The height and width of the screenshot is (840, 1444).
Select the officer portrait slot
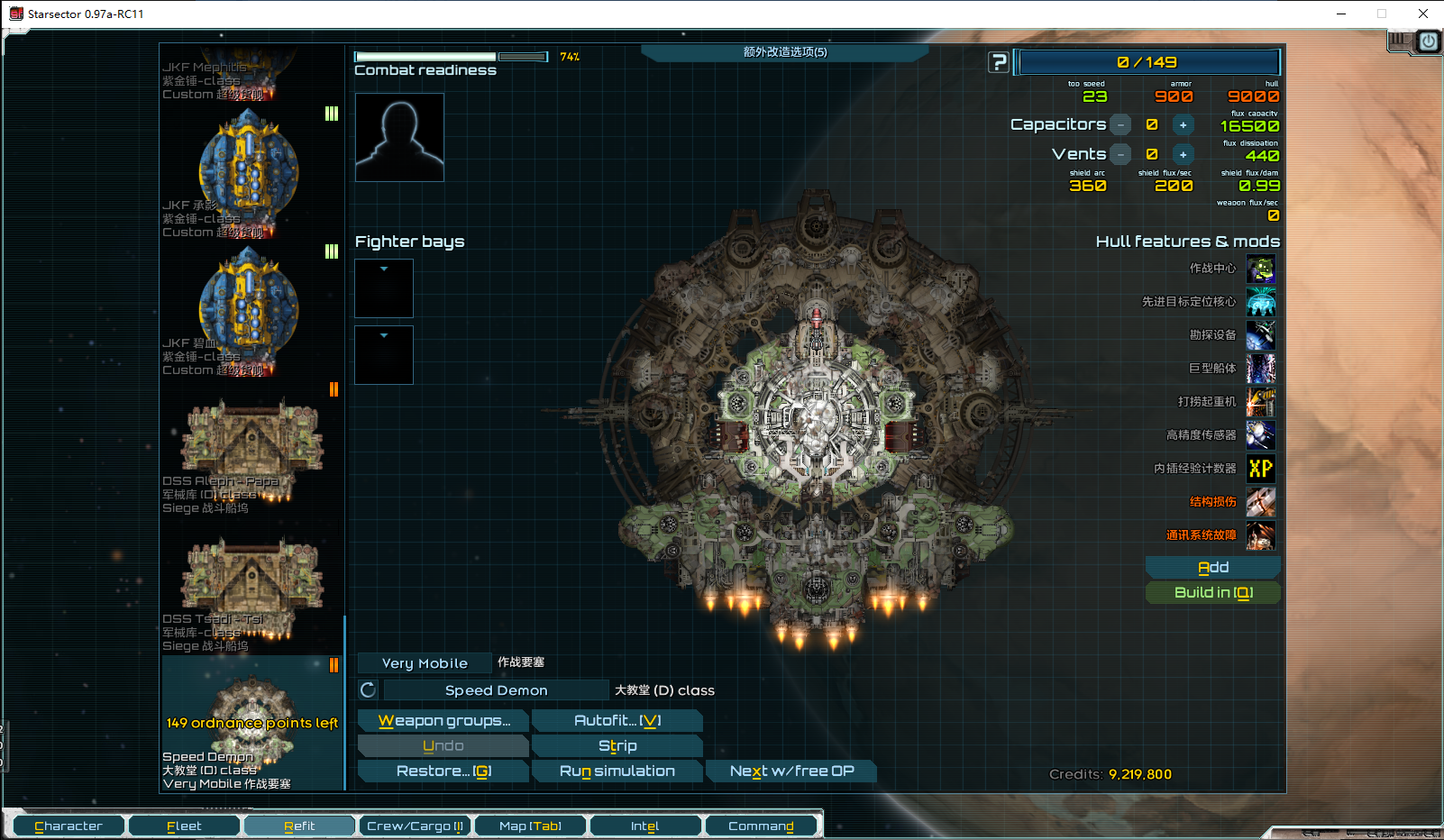(399, 138)
